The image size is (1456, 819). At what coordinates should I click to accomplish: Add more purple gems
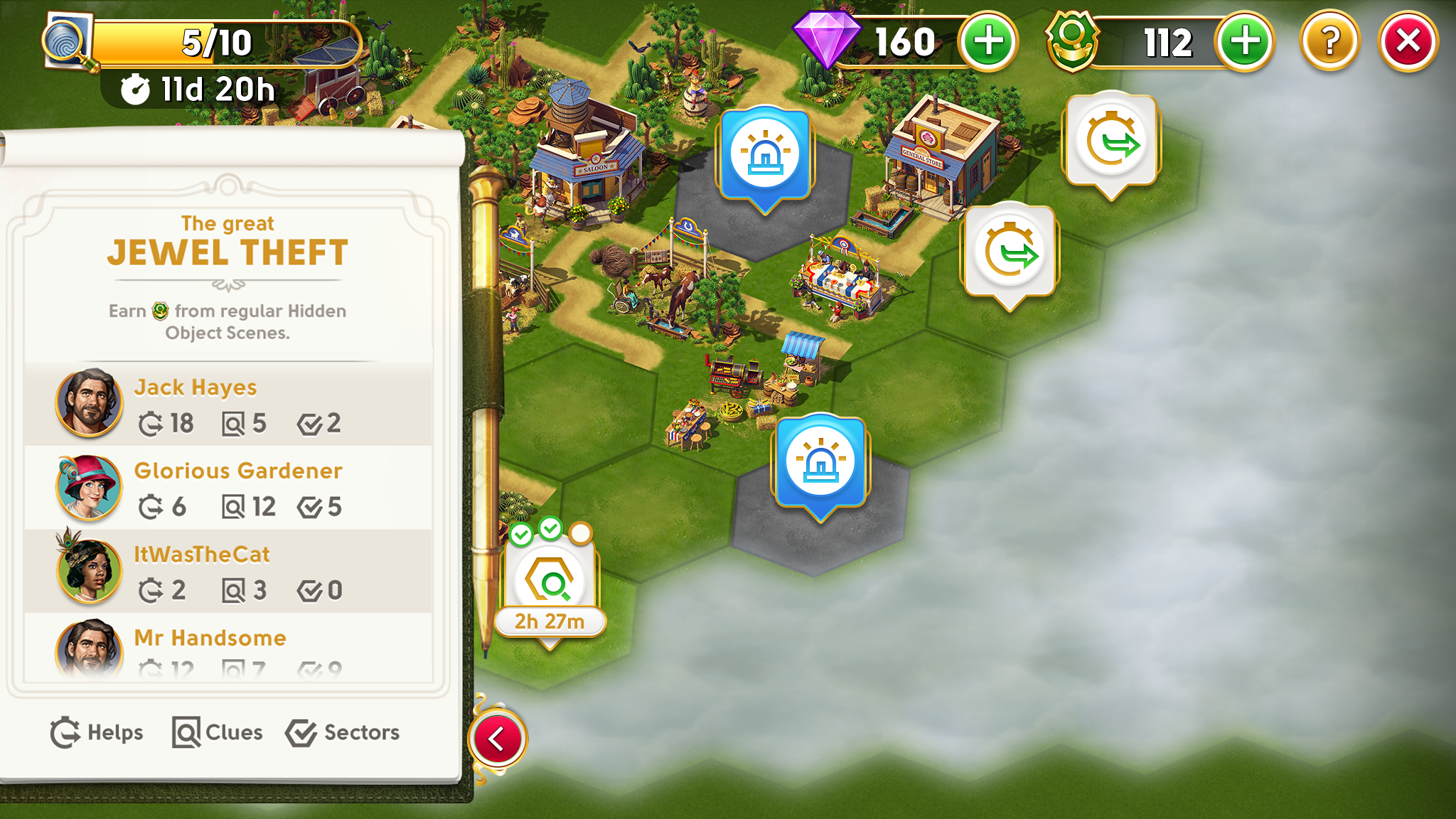coord(987,42)
